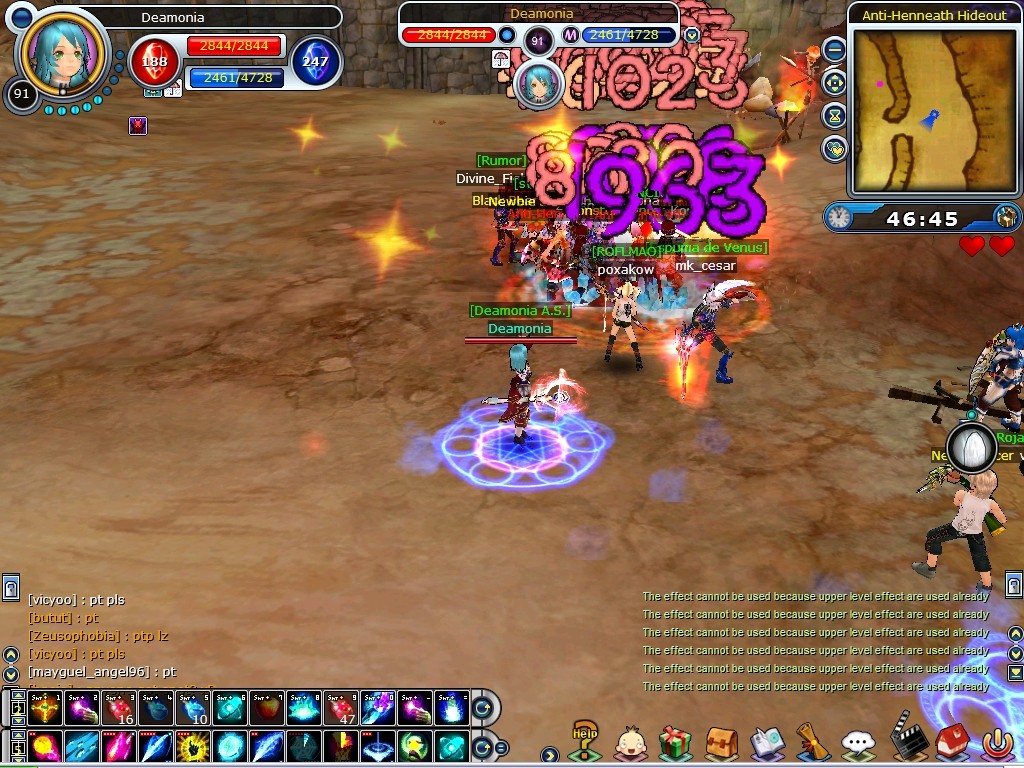
Task: Activate the yellow fist burst skill
Action: pyautogui.click(x=193, y=746)
